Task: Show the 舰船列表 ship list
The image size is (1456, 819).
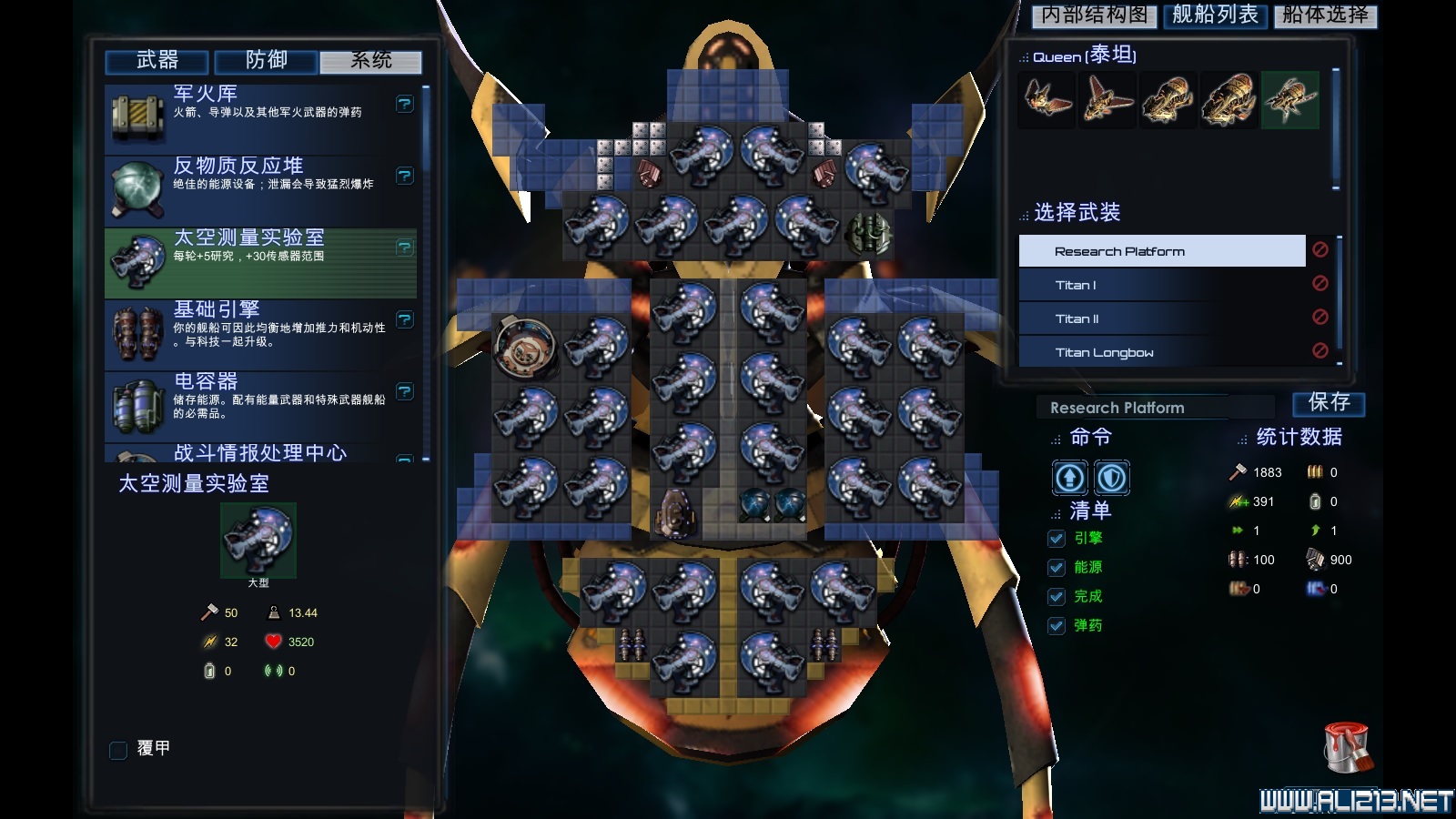Action: point(1215,15)
